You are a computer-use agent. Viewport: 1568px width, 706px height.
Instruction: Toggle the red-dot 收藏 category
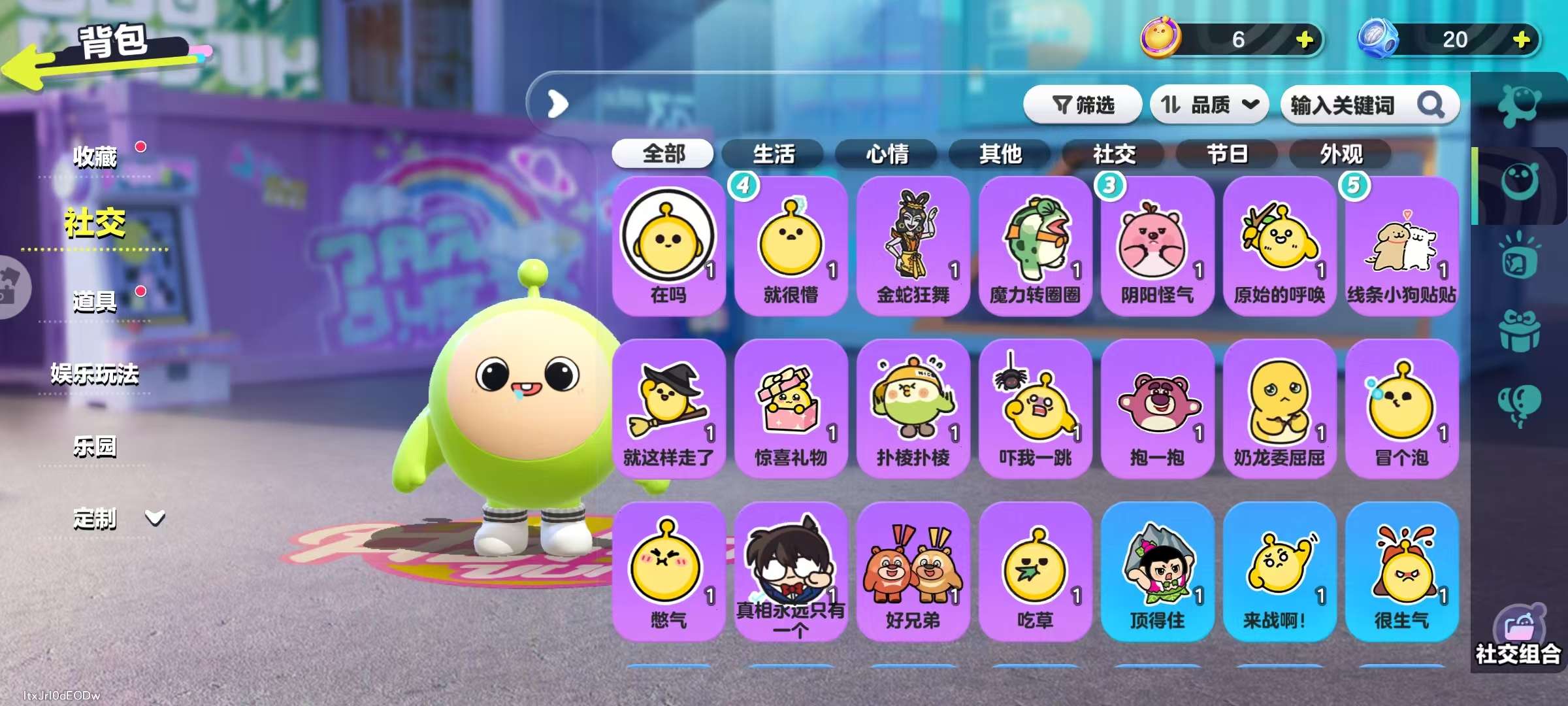coord(97,157)
